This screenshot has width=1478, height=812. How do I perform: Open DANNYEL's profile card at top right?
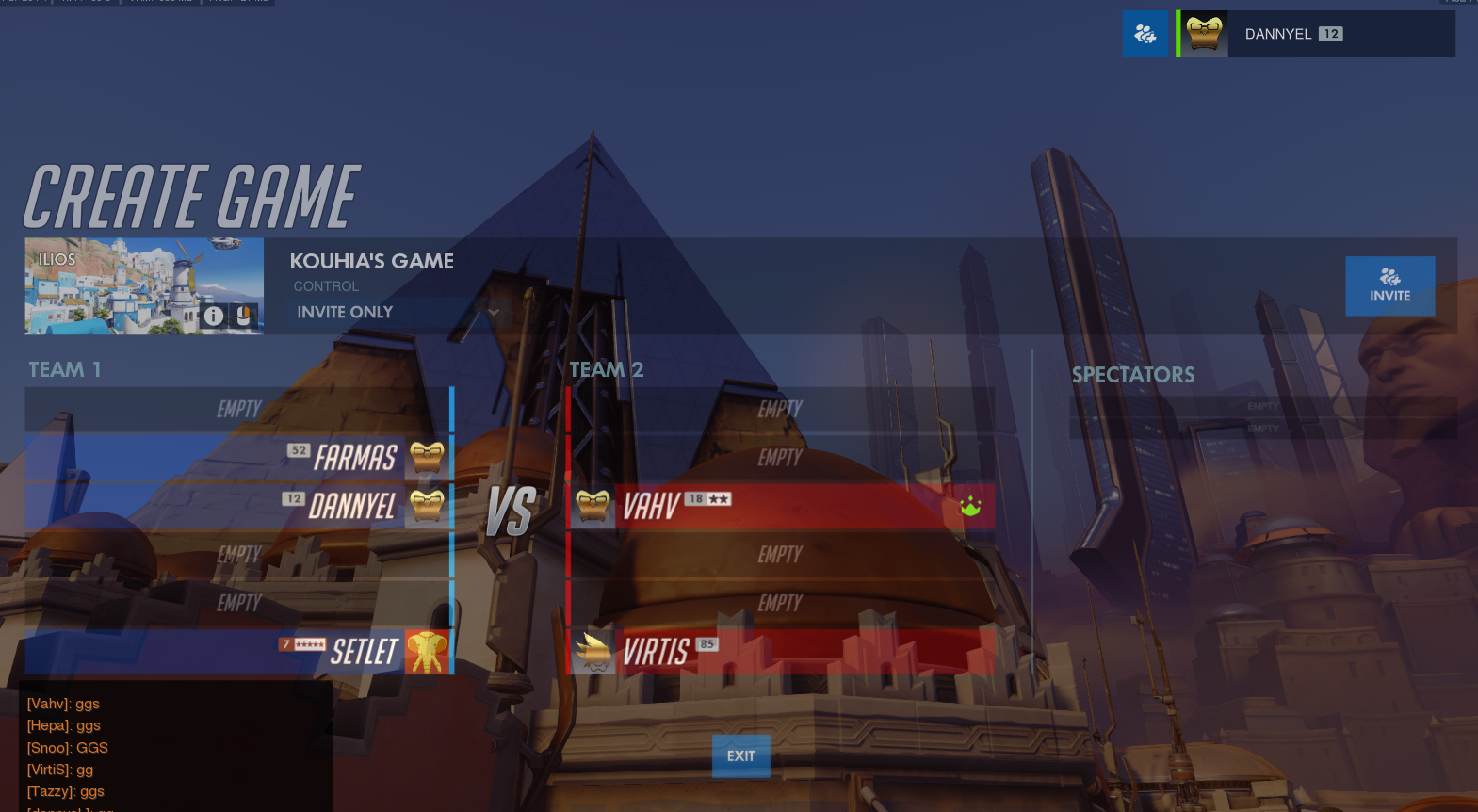1316,34
